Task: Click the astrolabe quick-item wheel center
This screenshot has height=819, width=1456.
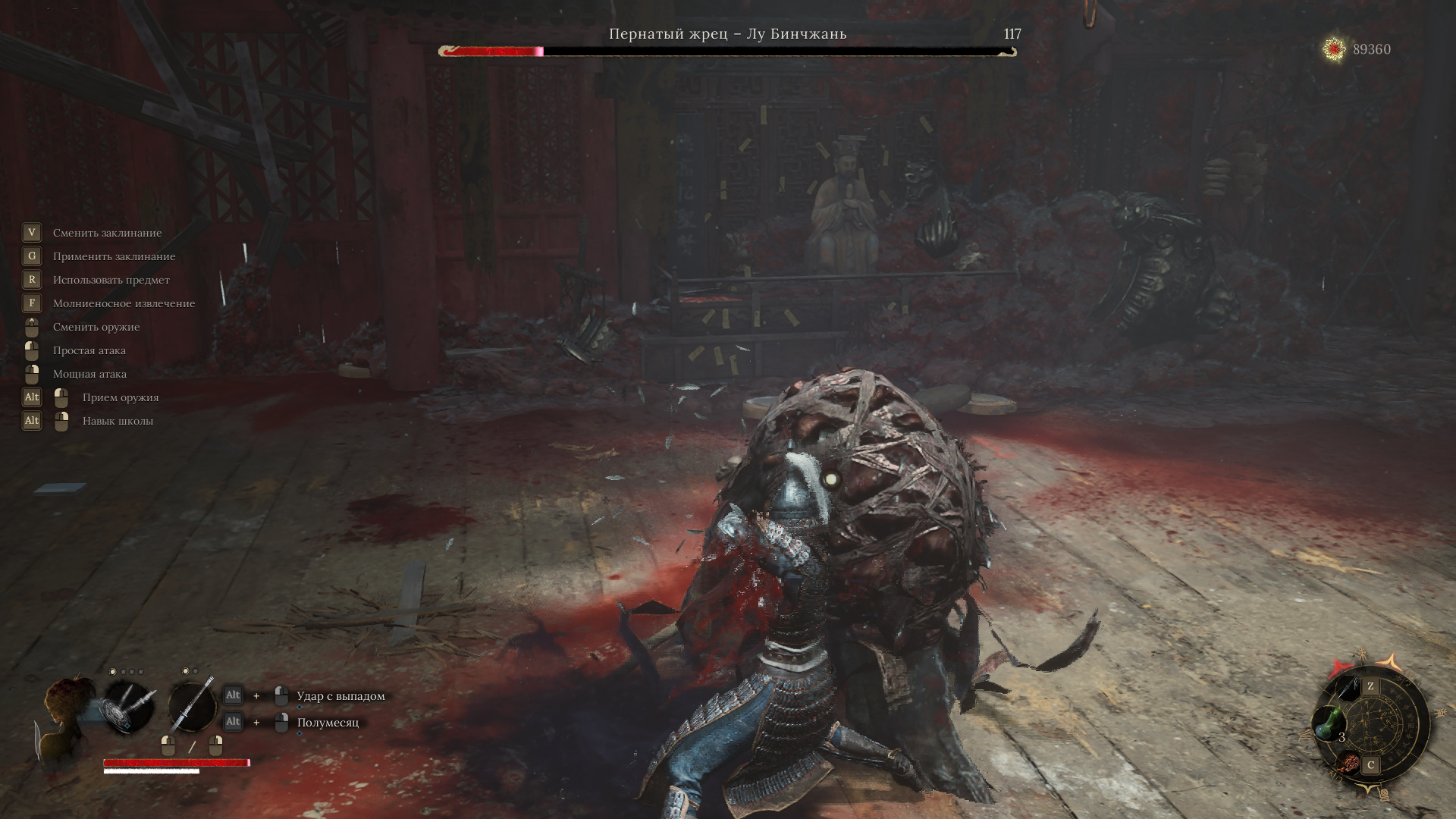Action: tap(1371, 726)
